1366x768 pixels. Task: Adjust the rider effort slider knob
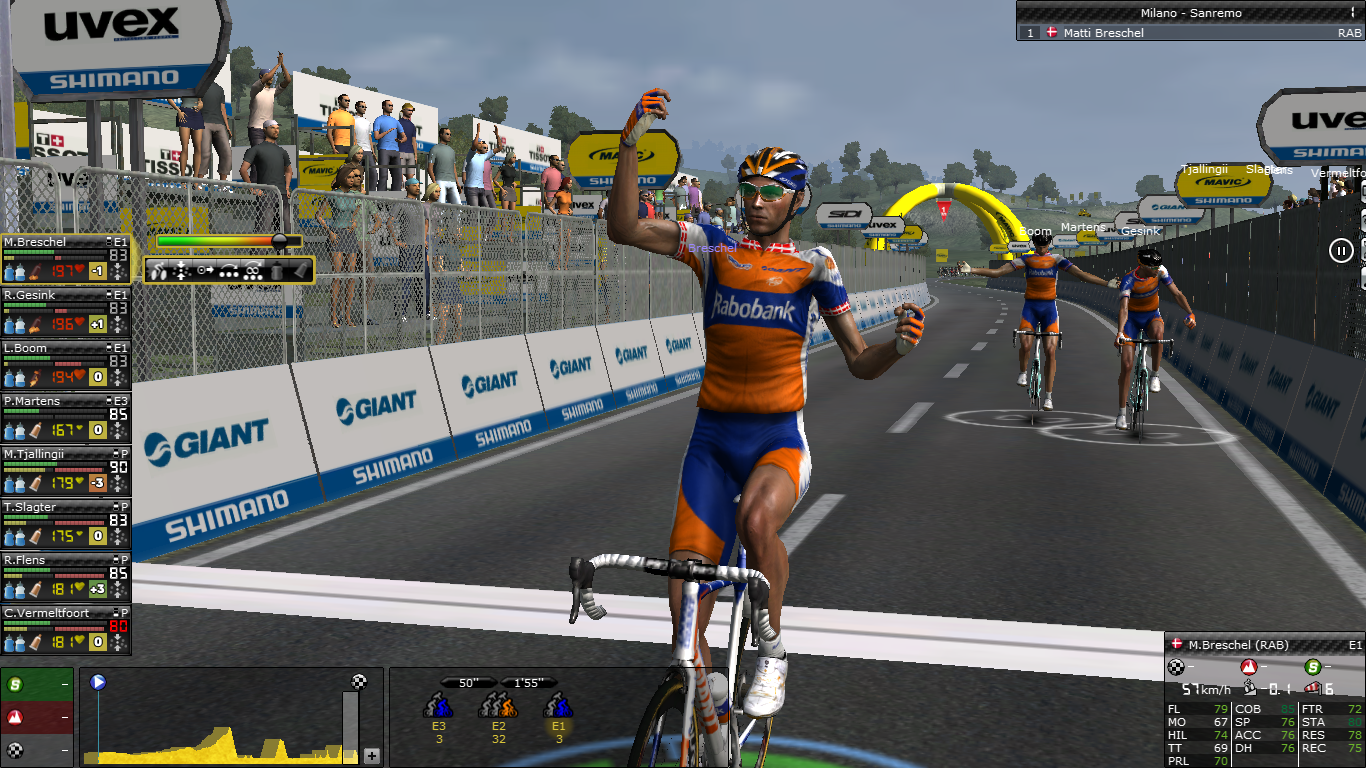pyautogui.click(x=280, y=241)
